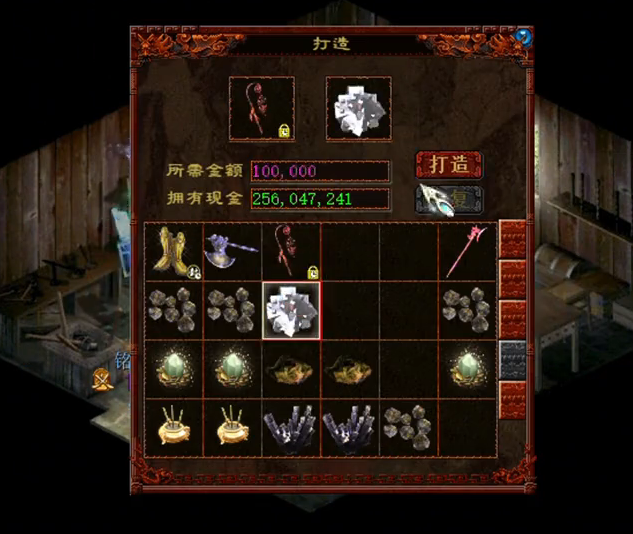Select the staff in the top forging slot
The image size is (633, 534).
coord(262,107)
